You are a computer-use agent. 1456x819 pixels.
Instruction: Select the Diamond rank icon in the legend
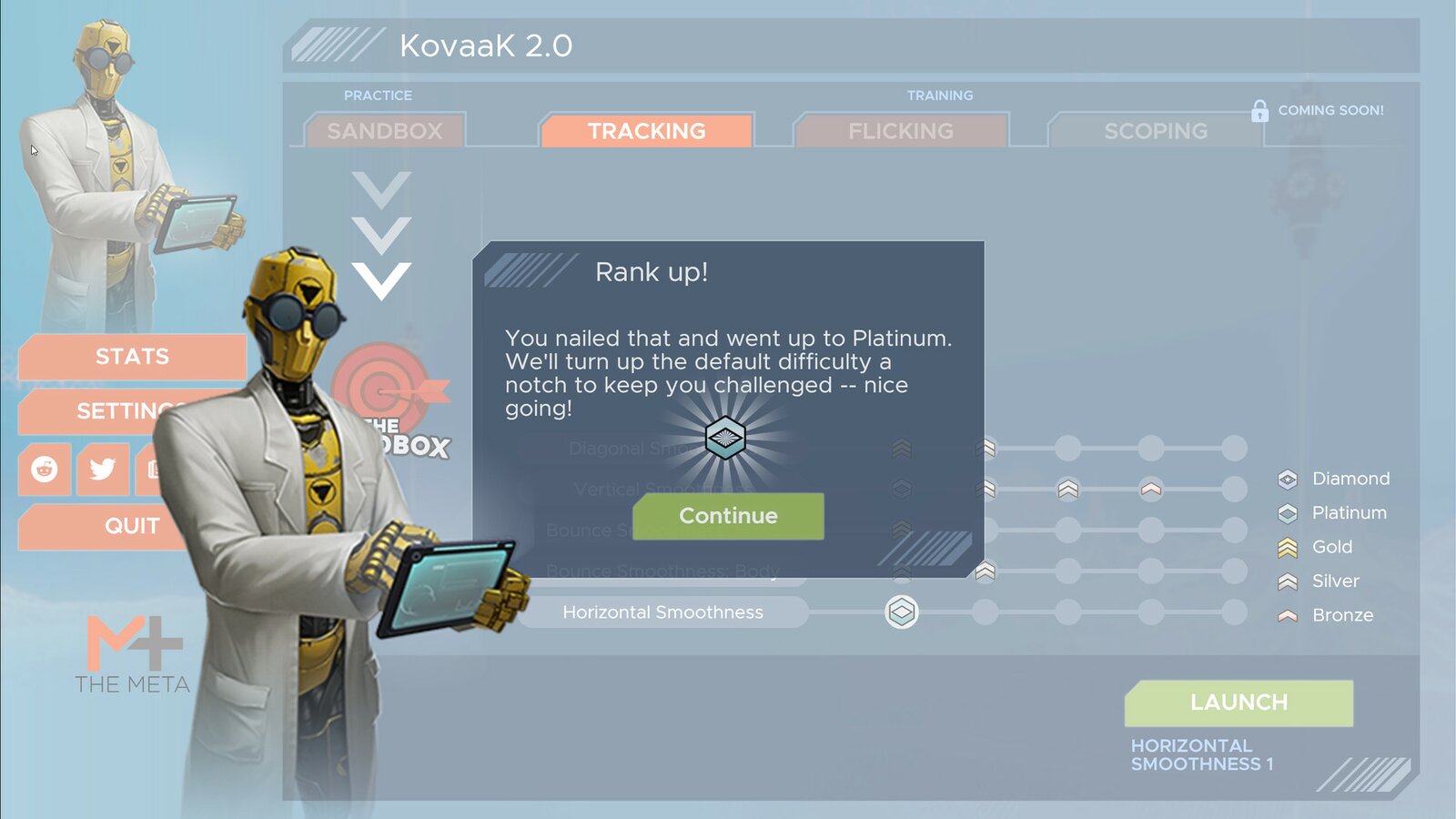(x=1285, y=479)
